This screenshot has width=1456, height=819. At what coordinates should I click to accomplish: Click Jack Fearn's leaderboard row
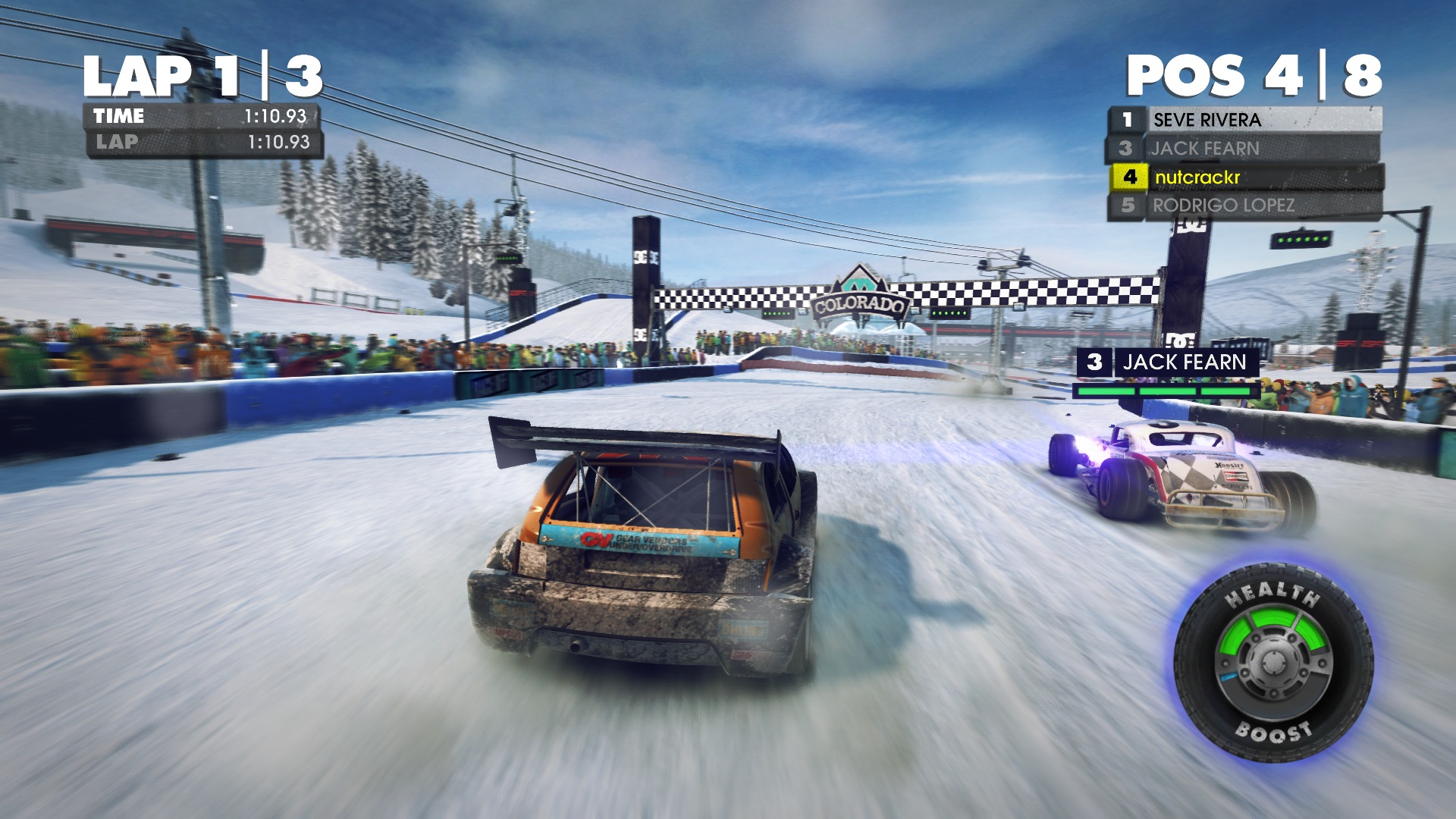[1244, 149]
